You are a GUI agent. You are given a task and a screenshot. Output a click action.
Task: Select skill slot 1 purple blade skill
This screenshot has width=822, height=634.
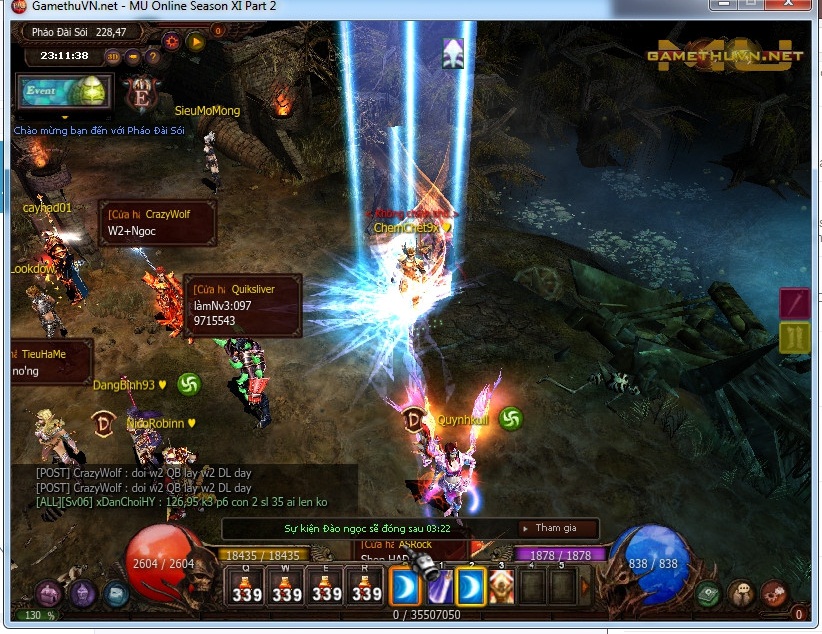[x=440, y=587]
